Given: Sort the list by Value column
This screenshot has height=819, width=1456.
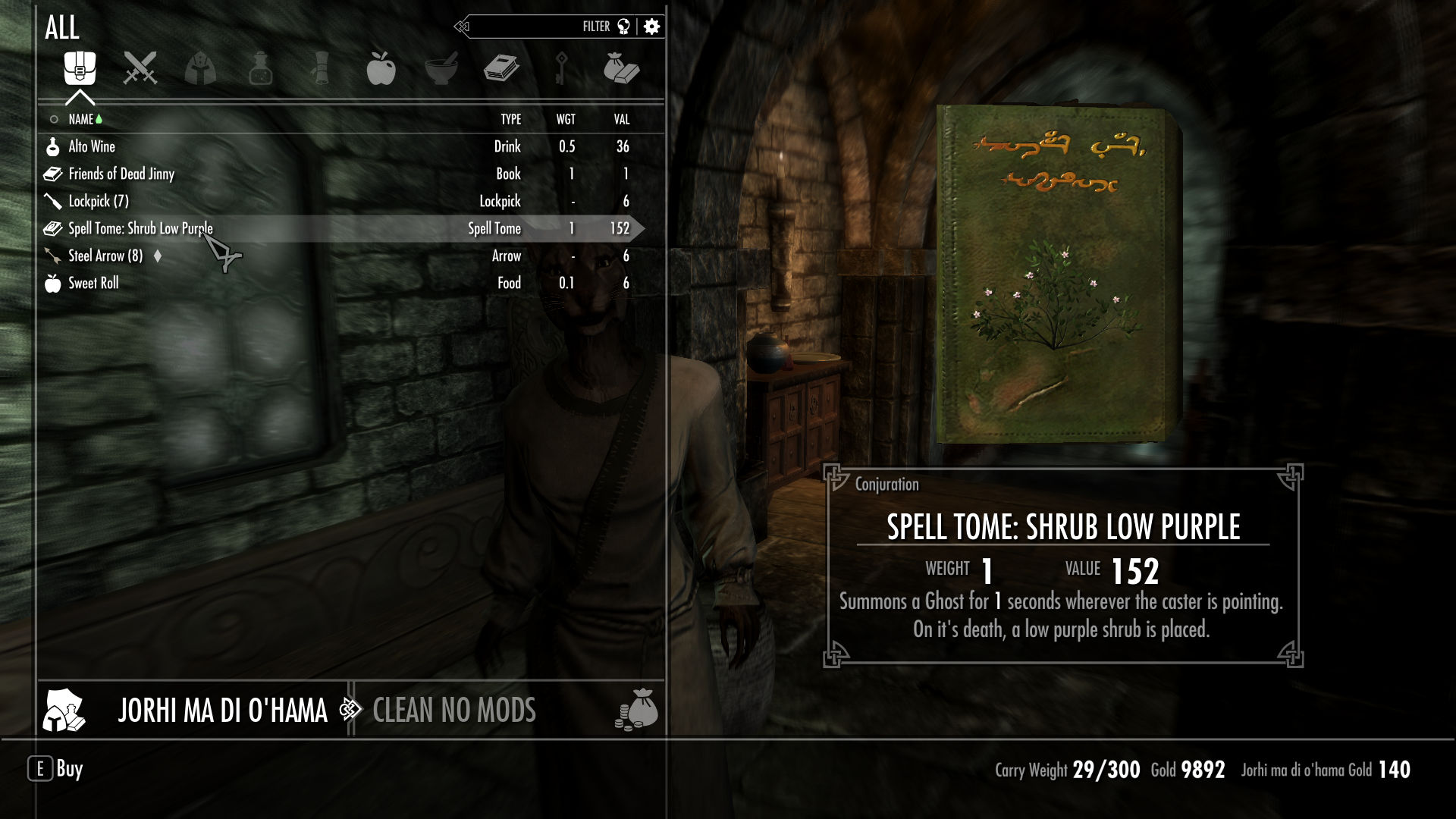Looking at the screenshot, I should click(x=622, y=120).
